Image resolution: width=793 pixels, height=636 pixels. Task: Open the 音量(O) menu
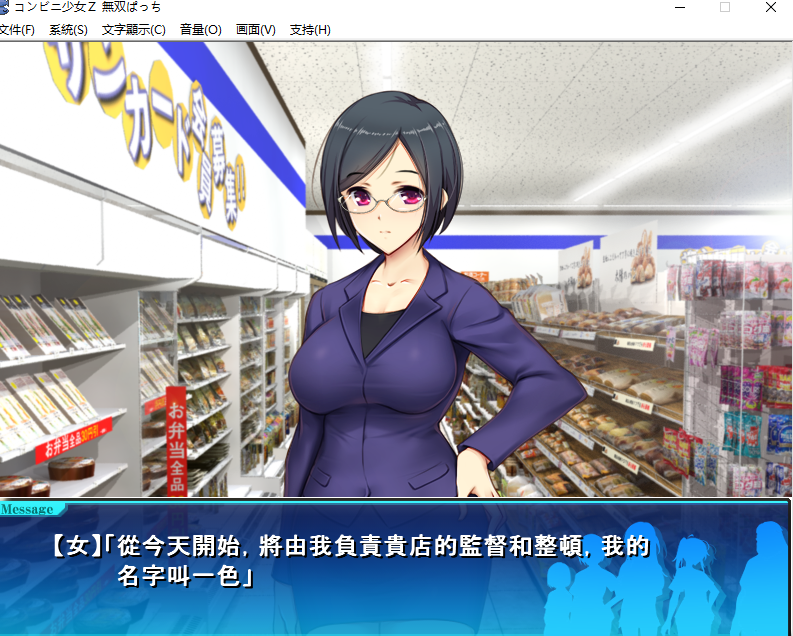200,30
